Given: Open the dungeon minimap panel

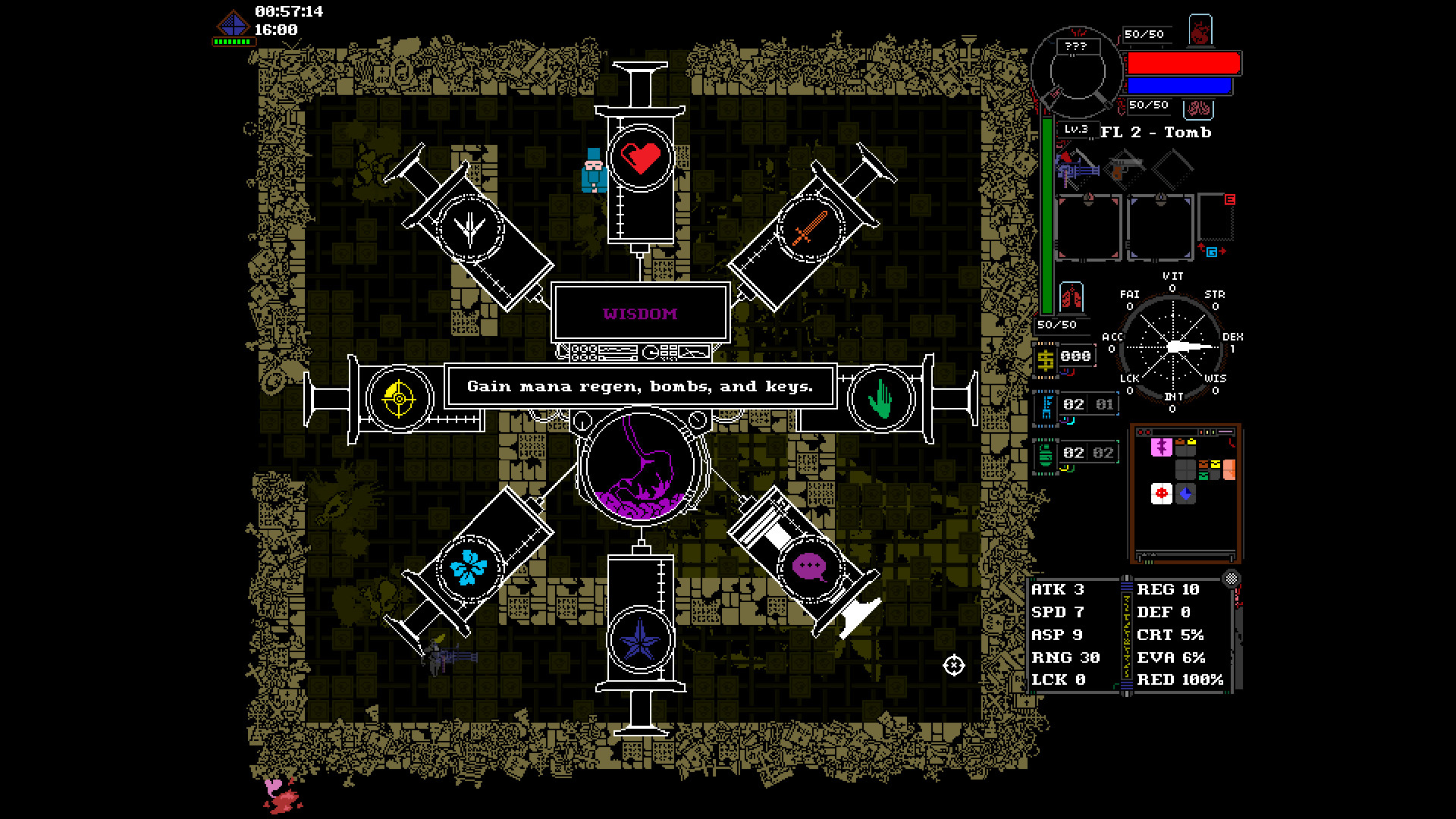Looking at the screenshot, I should click(1185, 493).
